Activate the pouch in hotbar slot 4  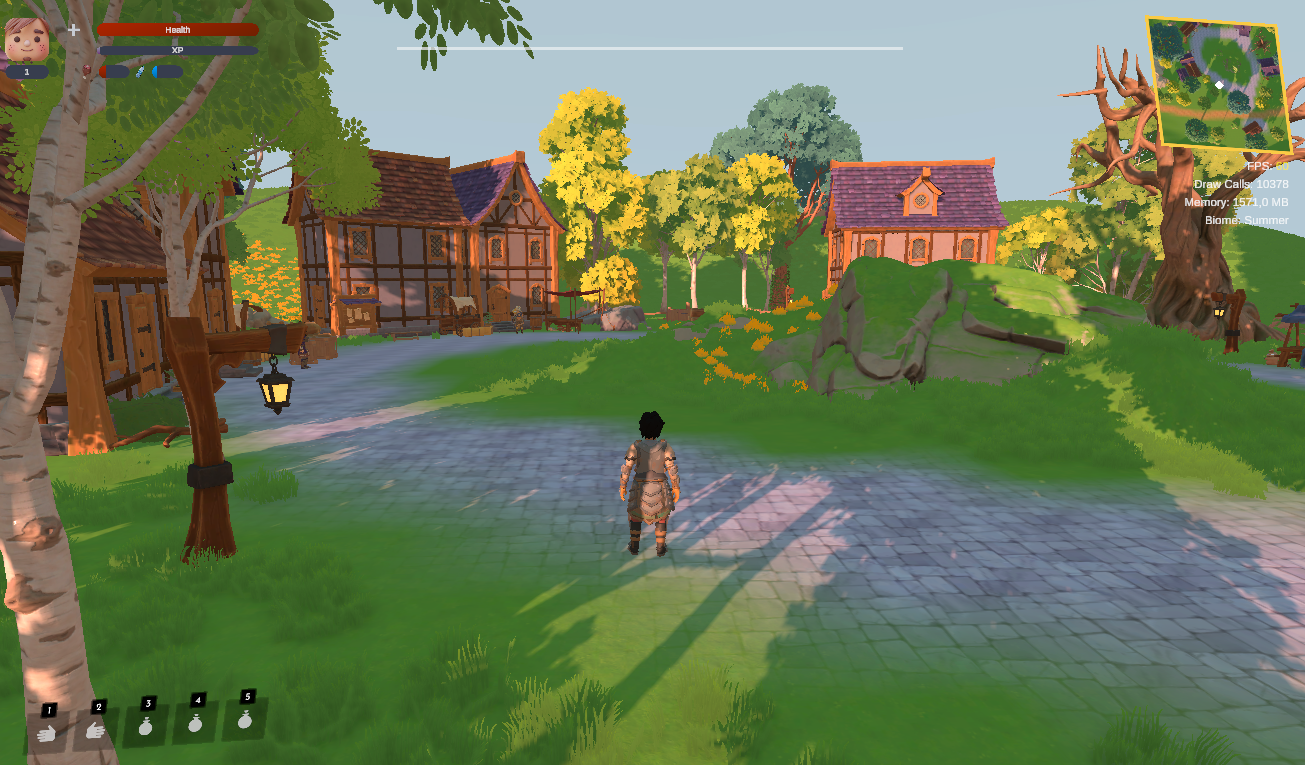coord(196,722)
